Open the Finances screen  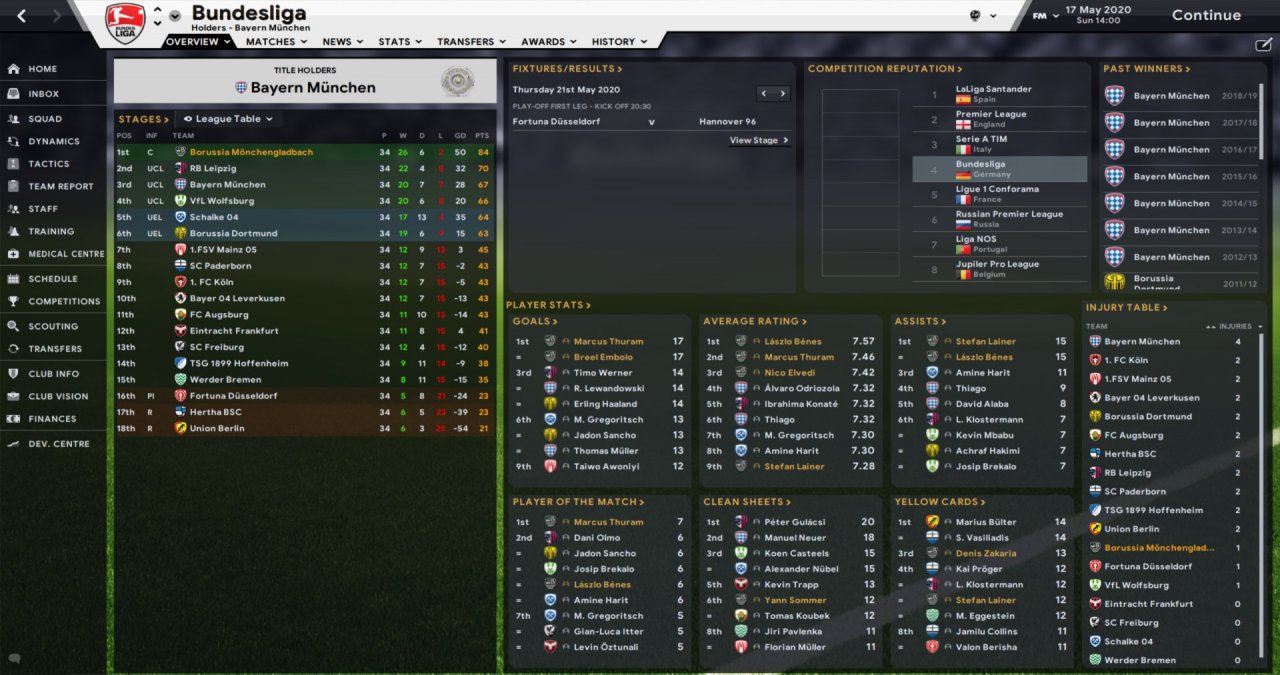52,419
